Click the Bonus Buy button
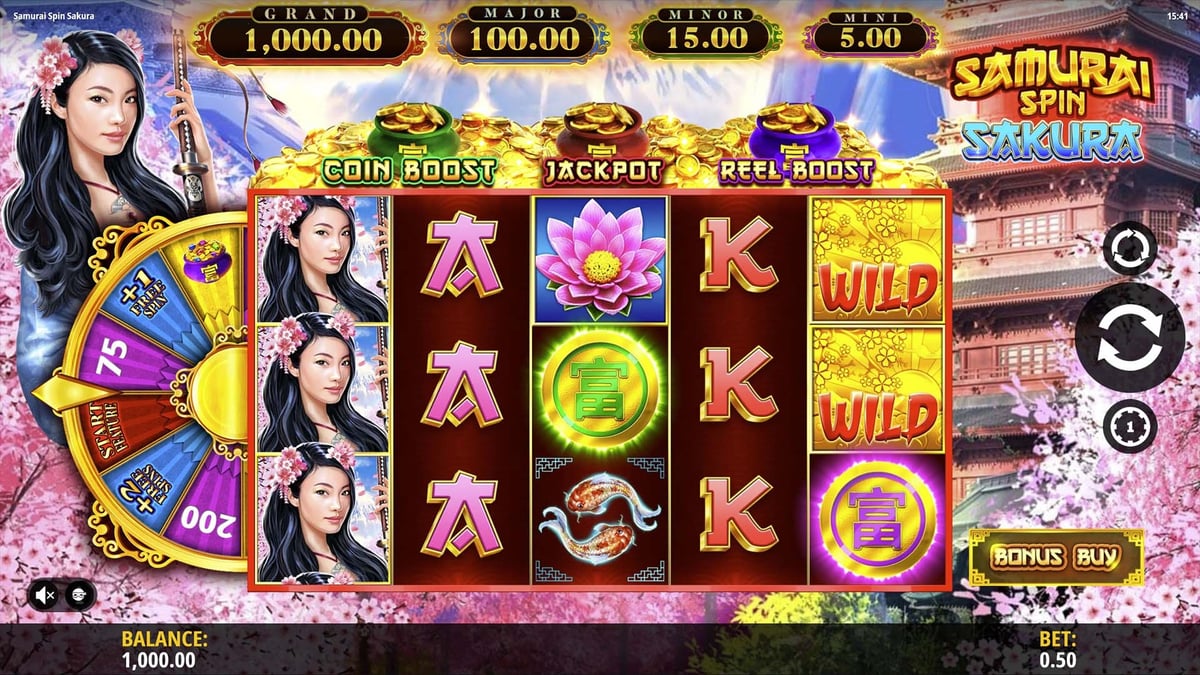Viewport: 1200px width, 675px height. (1055, 557)
